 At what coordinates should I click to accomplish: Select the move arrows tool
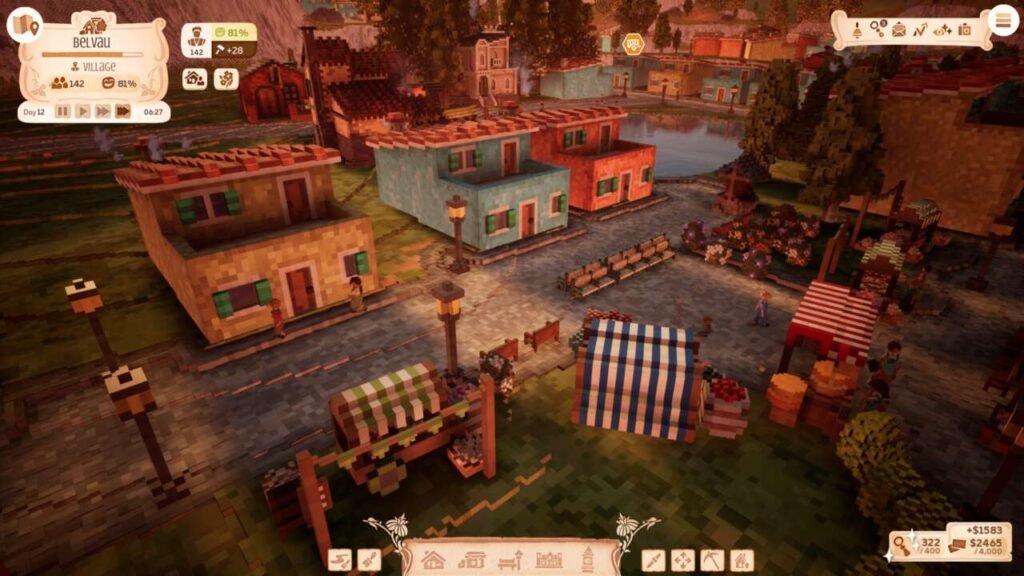[682, 560]
